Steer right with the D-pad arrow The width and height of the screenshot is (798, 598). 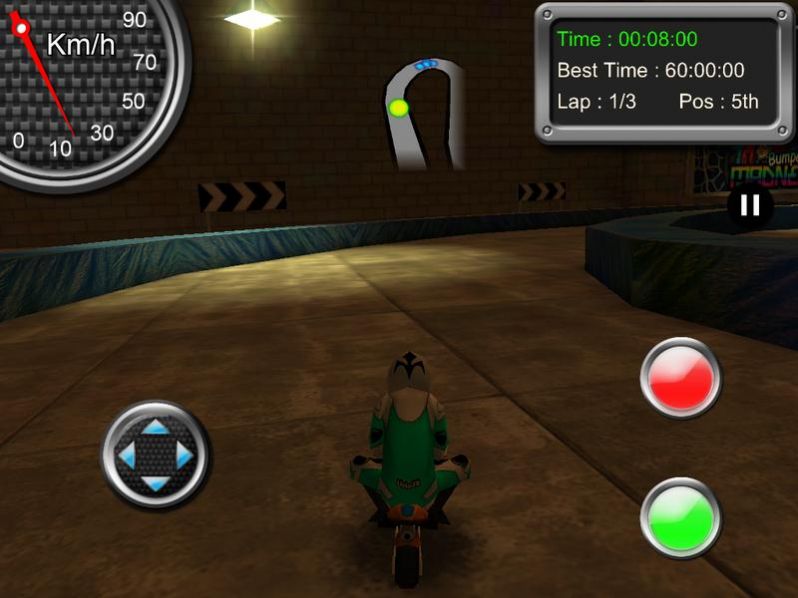(x=184, y=456)
